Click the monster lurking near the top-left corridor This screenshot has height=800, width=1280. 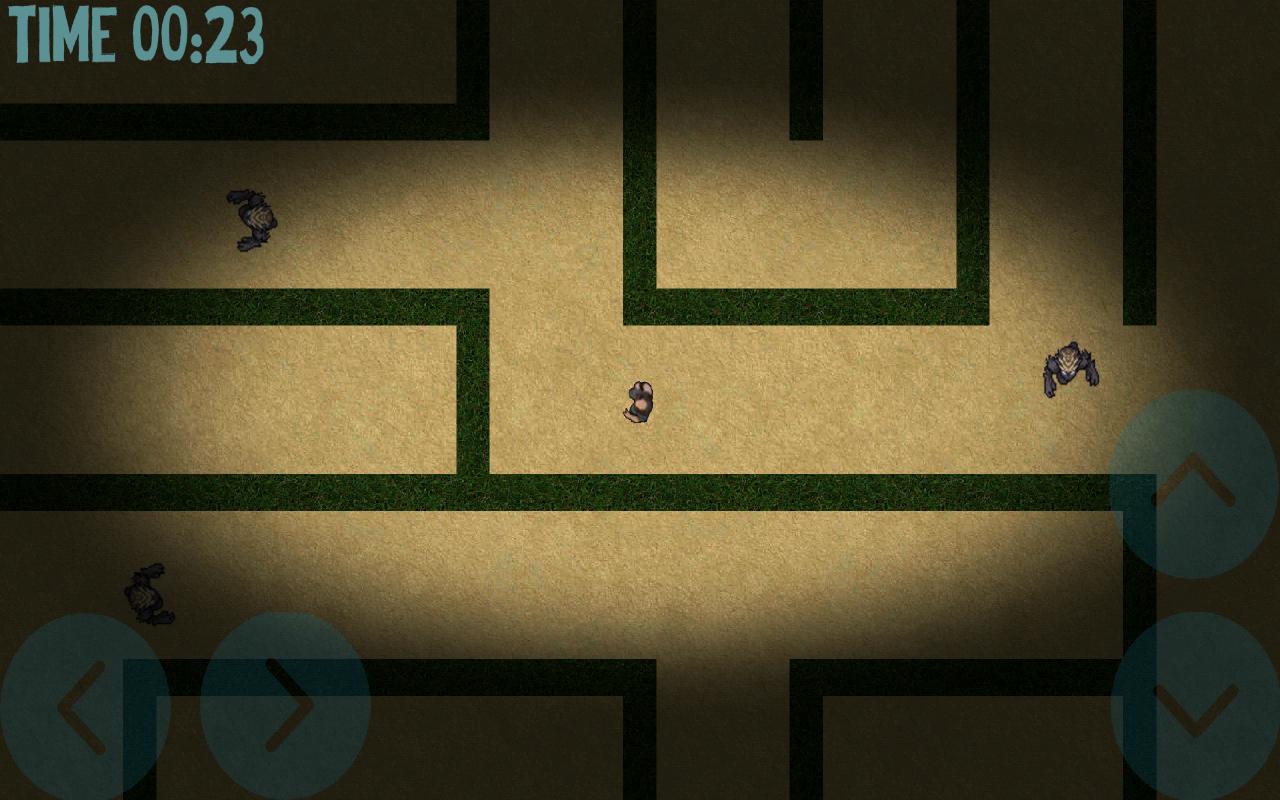click(253, 218)
